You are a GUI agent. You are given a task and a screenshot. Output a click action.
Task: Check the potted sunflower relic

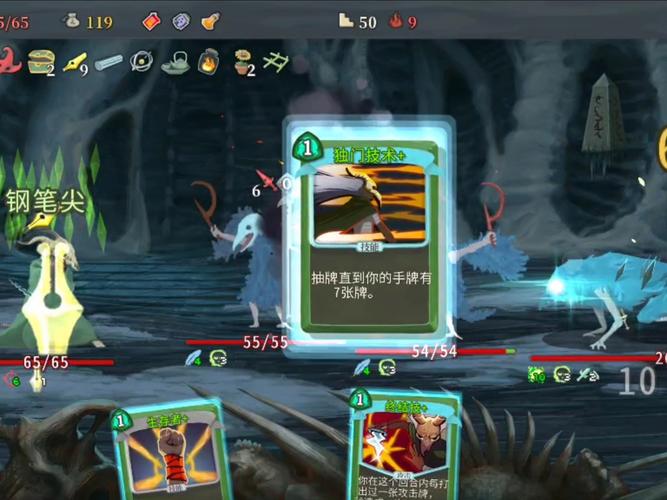[243, 62]
